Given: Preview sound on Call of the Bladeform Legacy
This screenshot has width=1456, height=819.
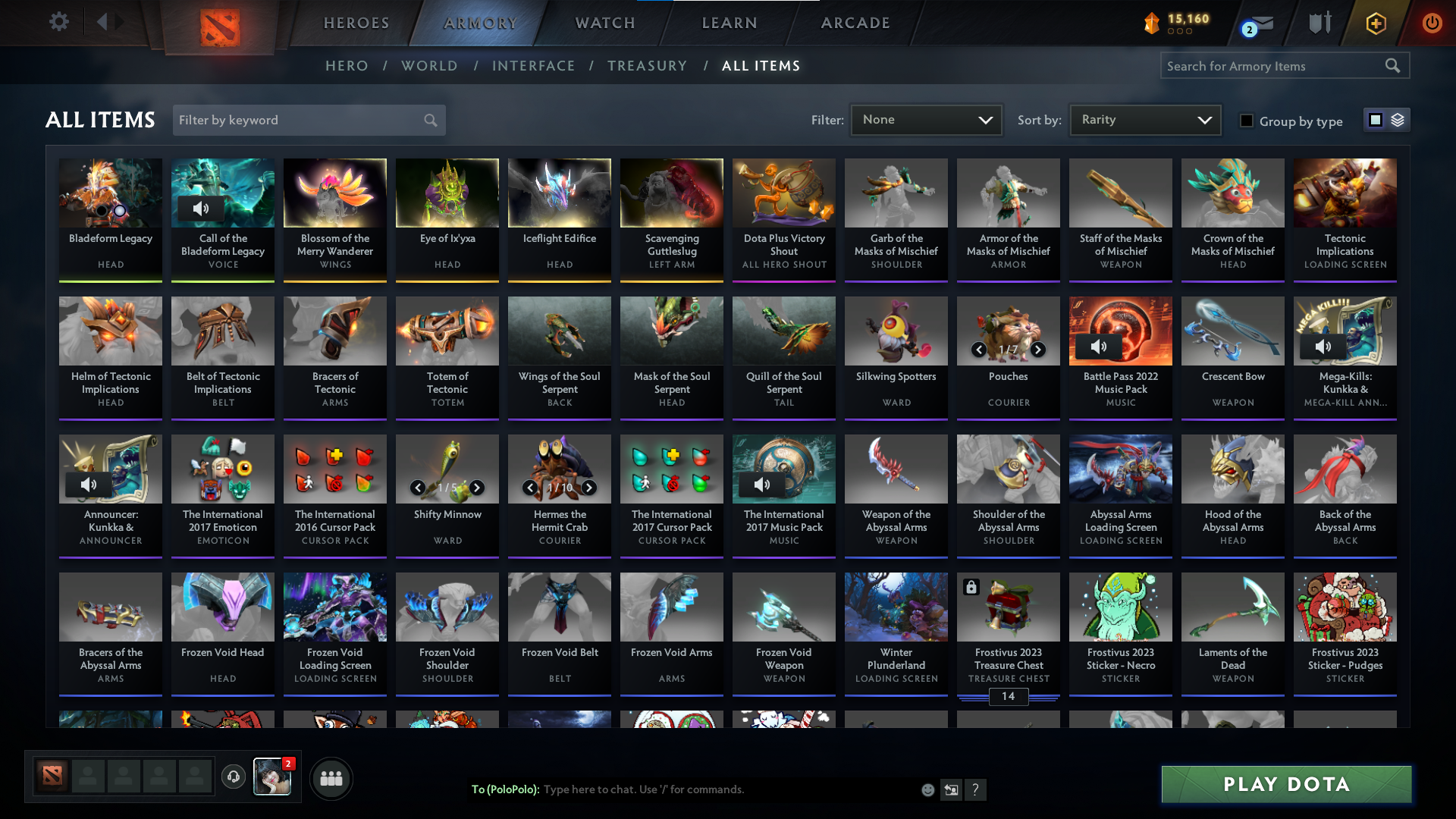Looking at the screenshot, I should click(x=201, y=207).
